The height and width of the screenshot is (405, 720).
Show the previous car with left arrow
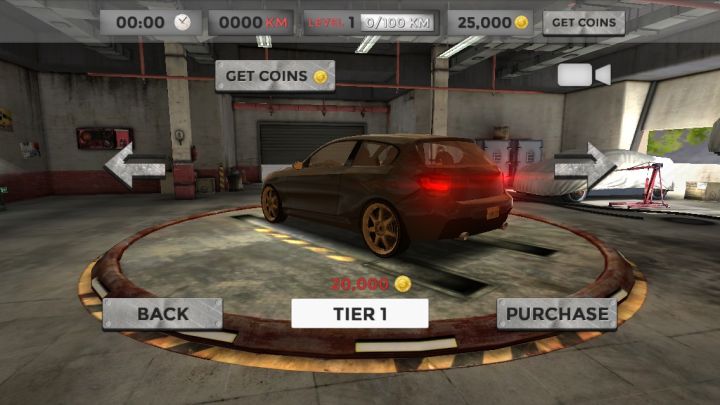(x=135, y=164)
